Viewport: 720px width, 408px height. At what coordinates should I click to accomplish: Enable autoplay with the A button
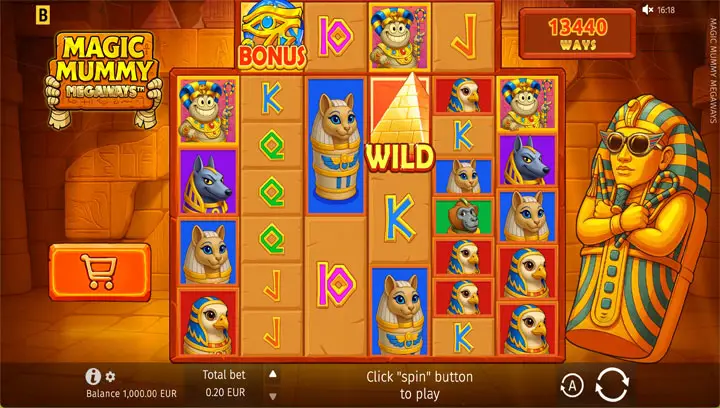[x=569, y=384]
